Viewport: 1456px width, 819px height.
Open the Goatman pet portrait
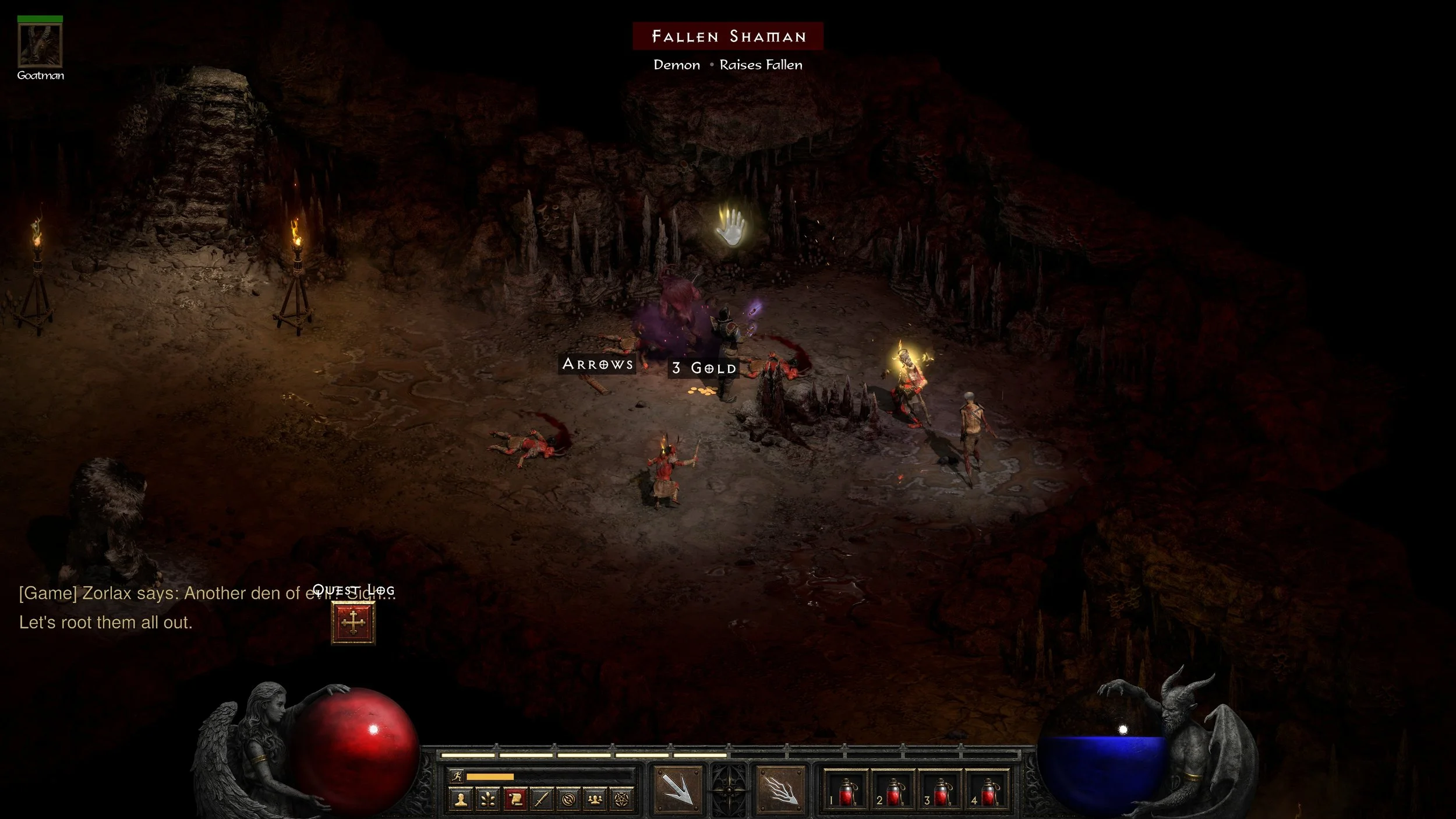[x=40, y=45]
